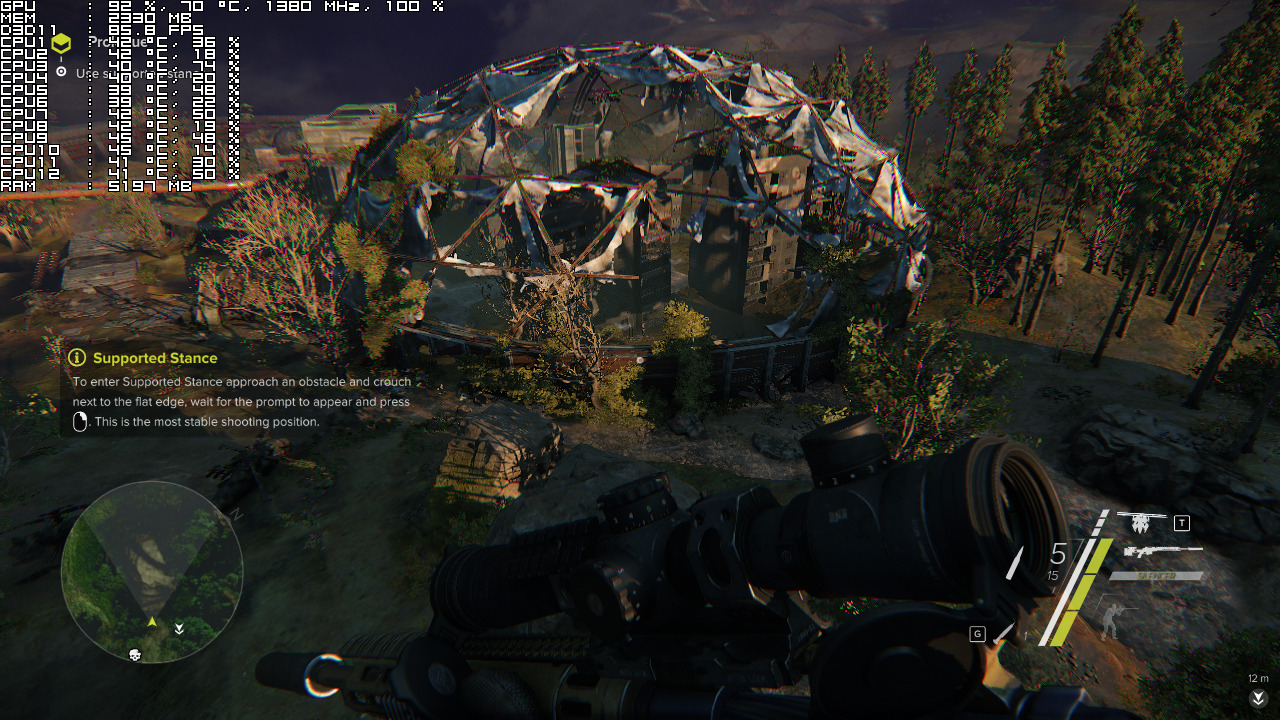
Task: Click the soldier stance indicator
Action: (1111, 617)
